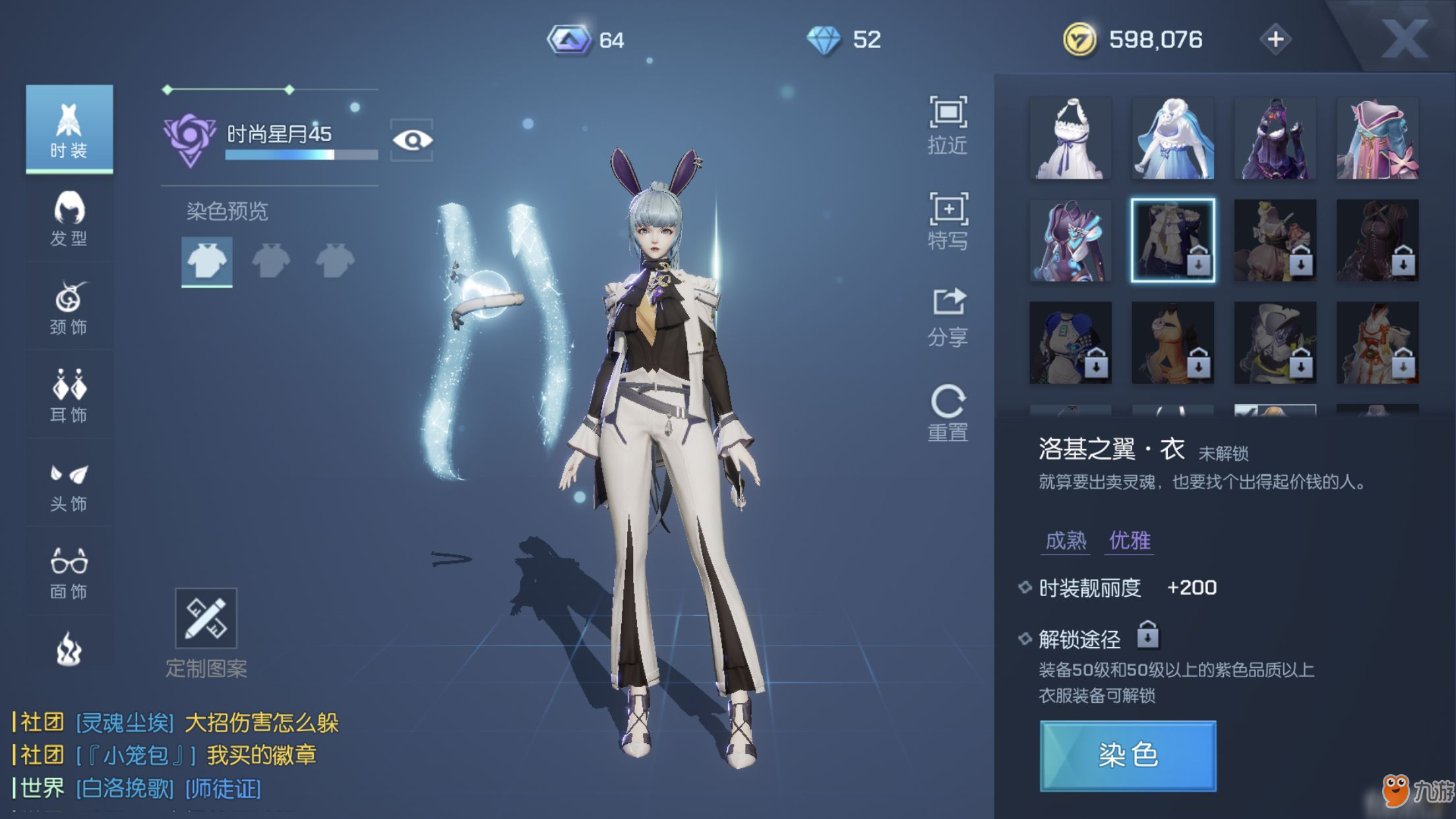Choose the 头饰 headwear category
Viewport: 1456px width, 819px height.
(69, 487)
